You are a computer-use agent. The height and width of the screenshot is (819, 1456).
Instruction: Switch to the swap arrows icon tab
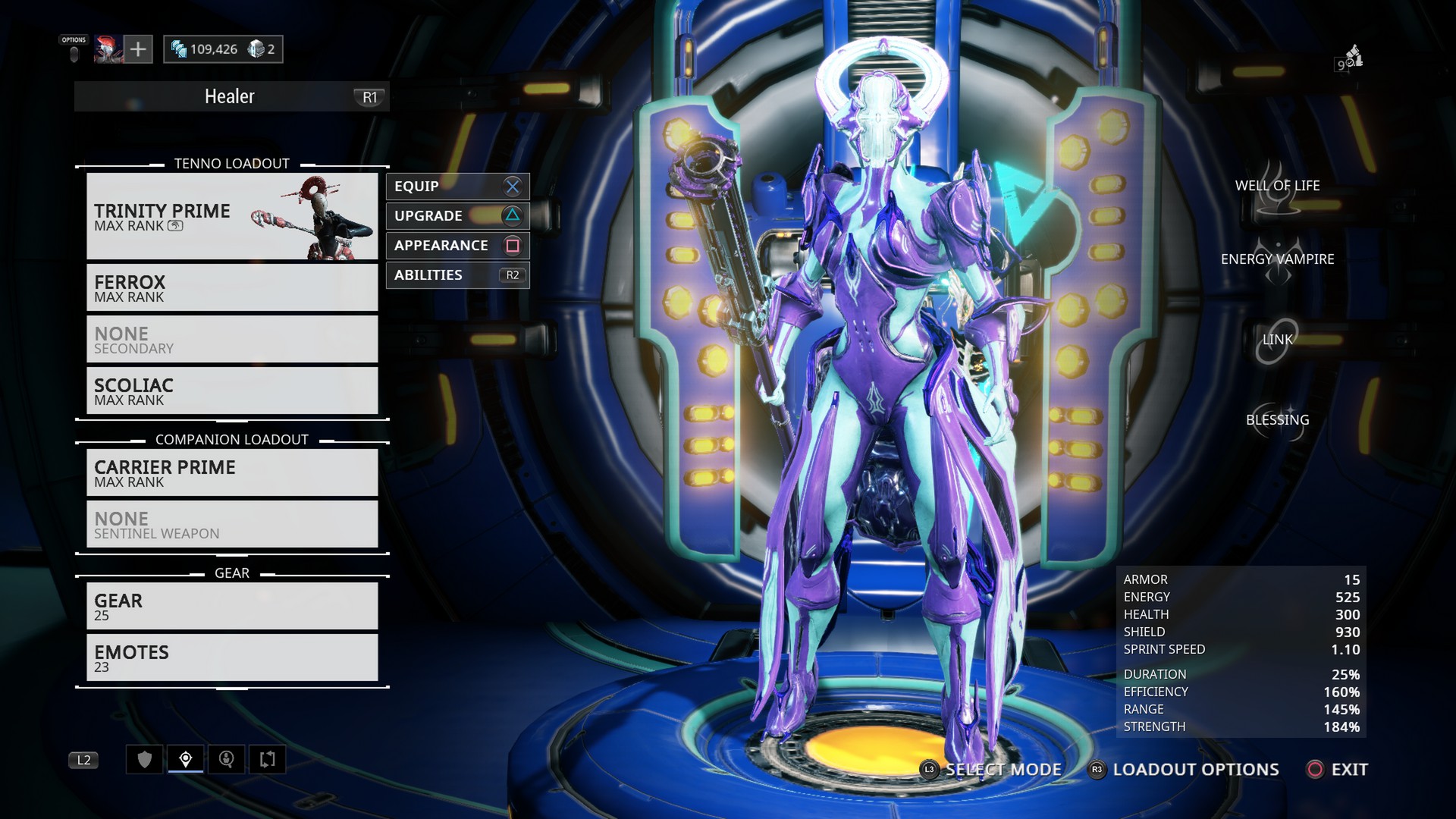267,759
